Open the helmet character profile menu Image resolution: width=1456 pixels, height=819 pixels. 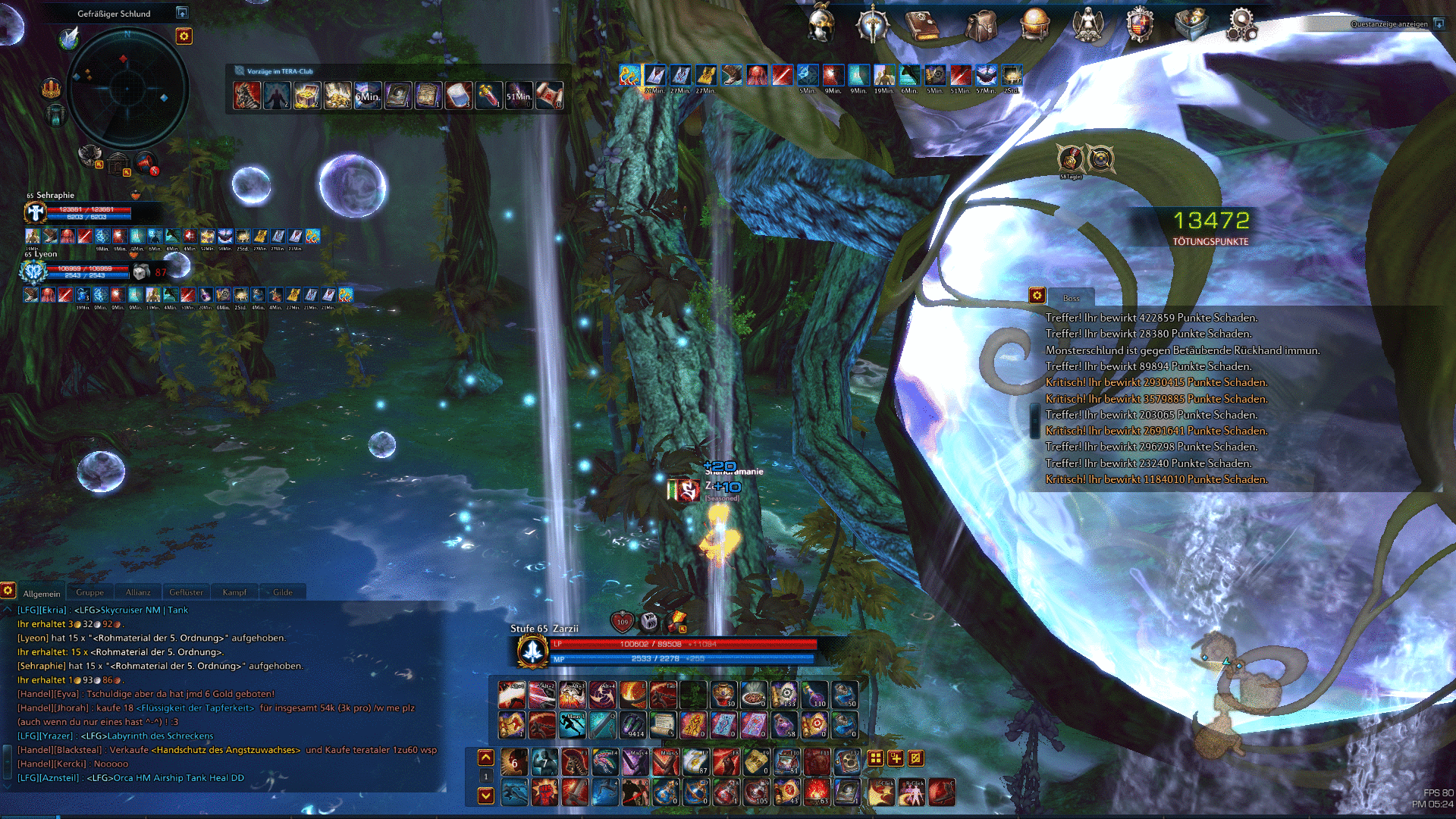pyautogui.click(x=822, y=24)
